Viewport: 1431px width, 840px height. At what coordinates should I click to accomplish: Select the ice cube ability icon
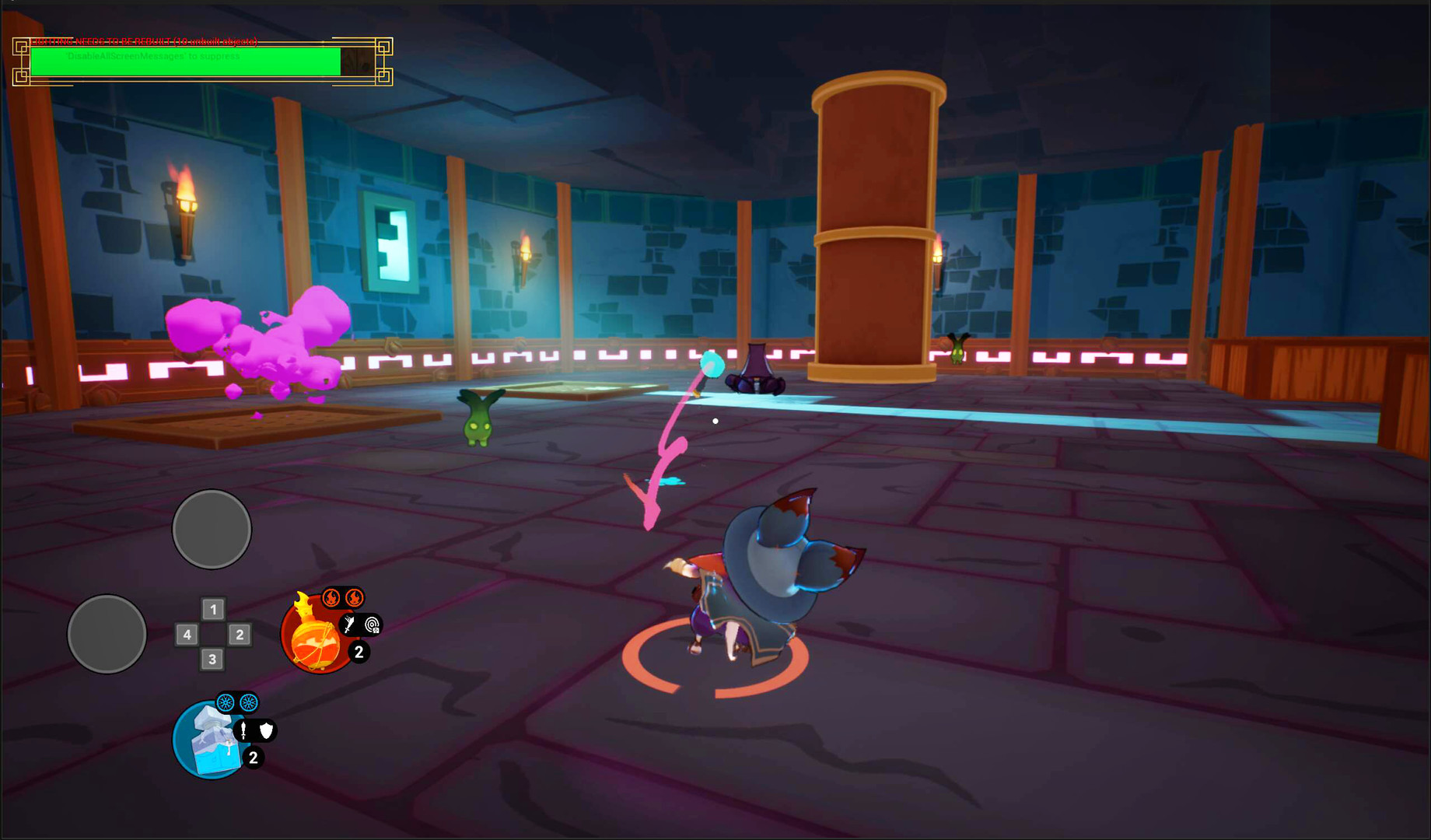click(x=208, y=740)
